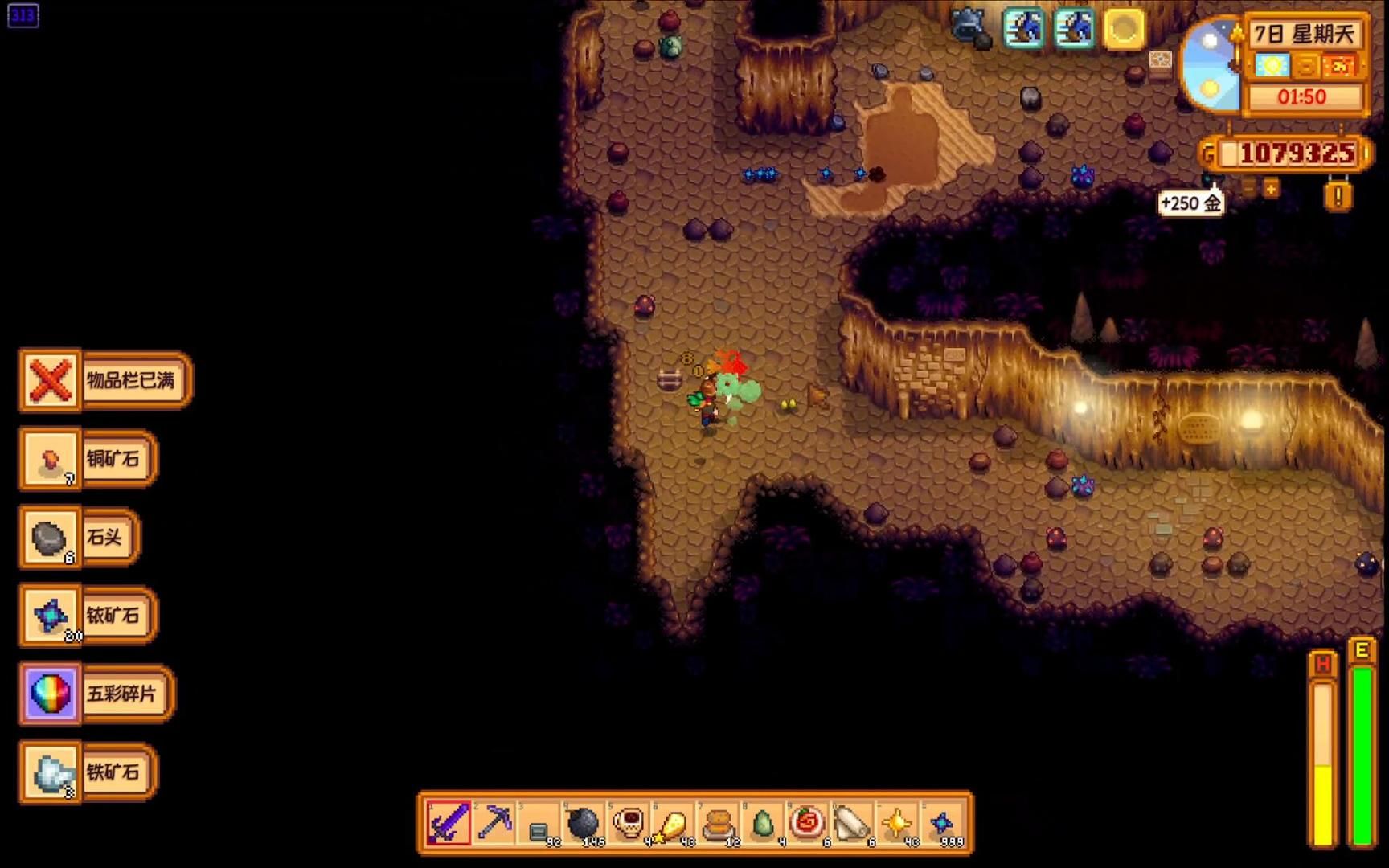The image size is (1389, 868).
Task: Pick the red swirl dish on plate
Action: pos(807,822)
